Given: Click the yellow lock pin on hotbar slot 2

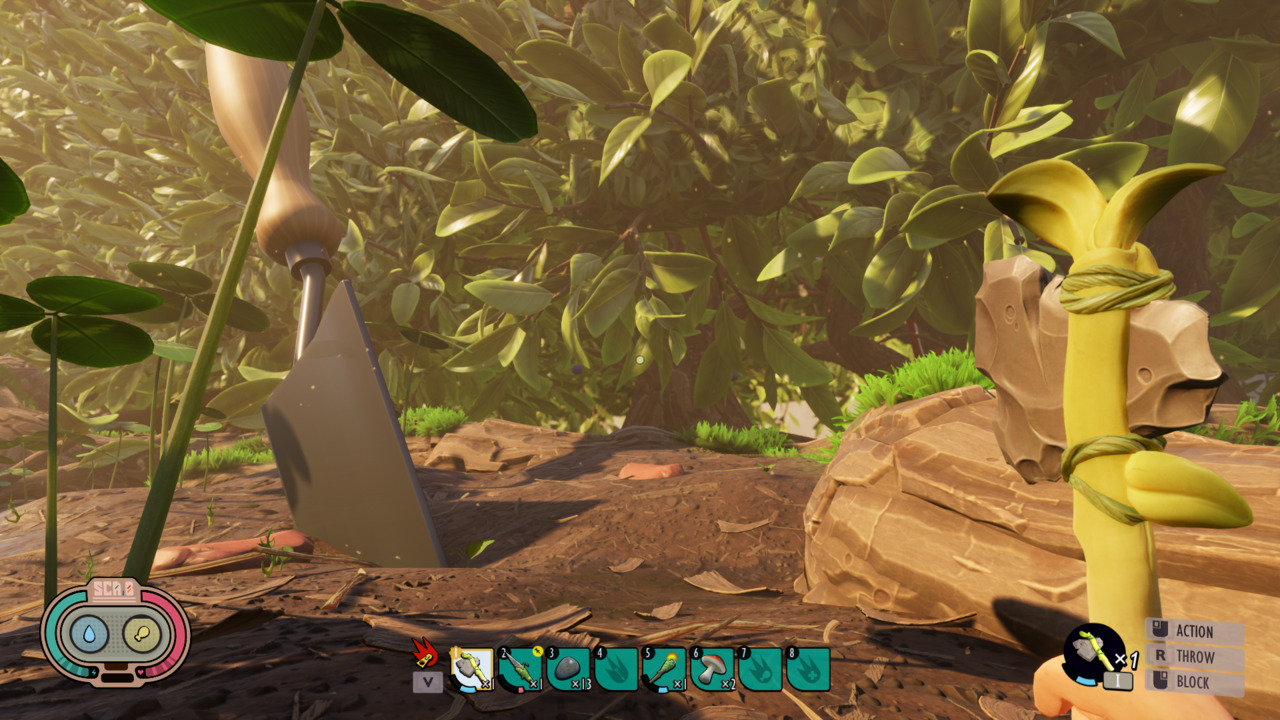Looking at the screenshot, I should pos(536,651).
